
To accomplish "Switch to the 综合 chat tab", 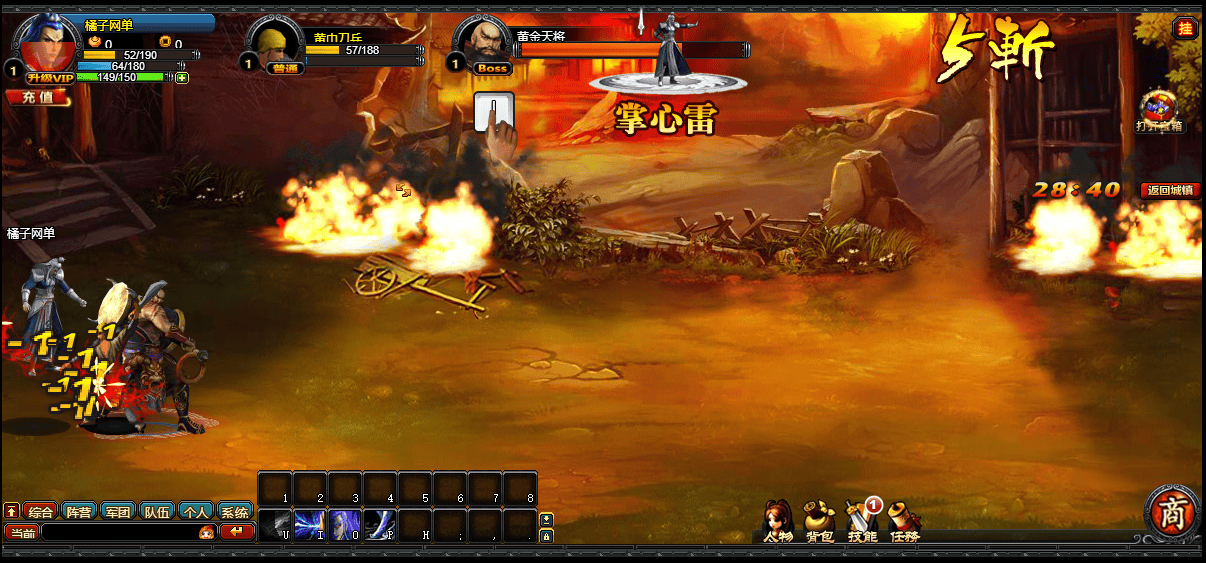I will (x=40, y=511).
